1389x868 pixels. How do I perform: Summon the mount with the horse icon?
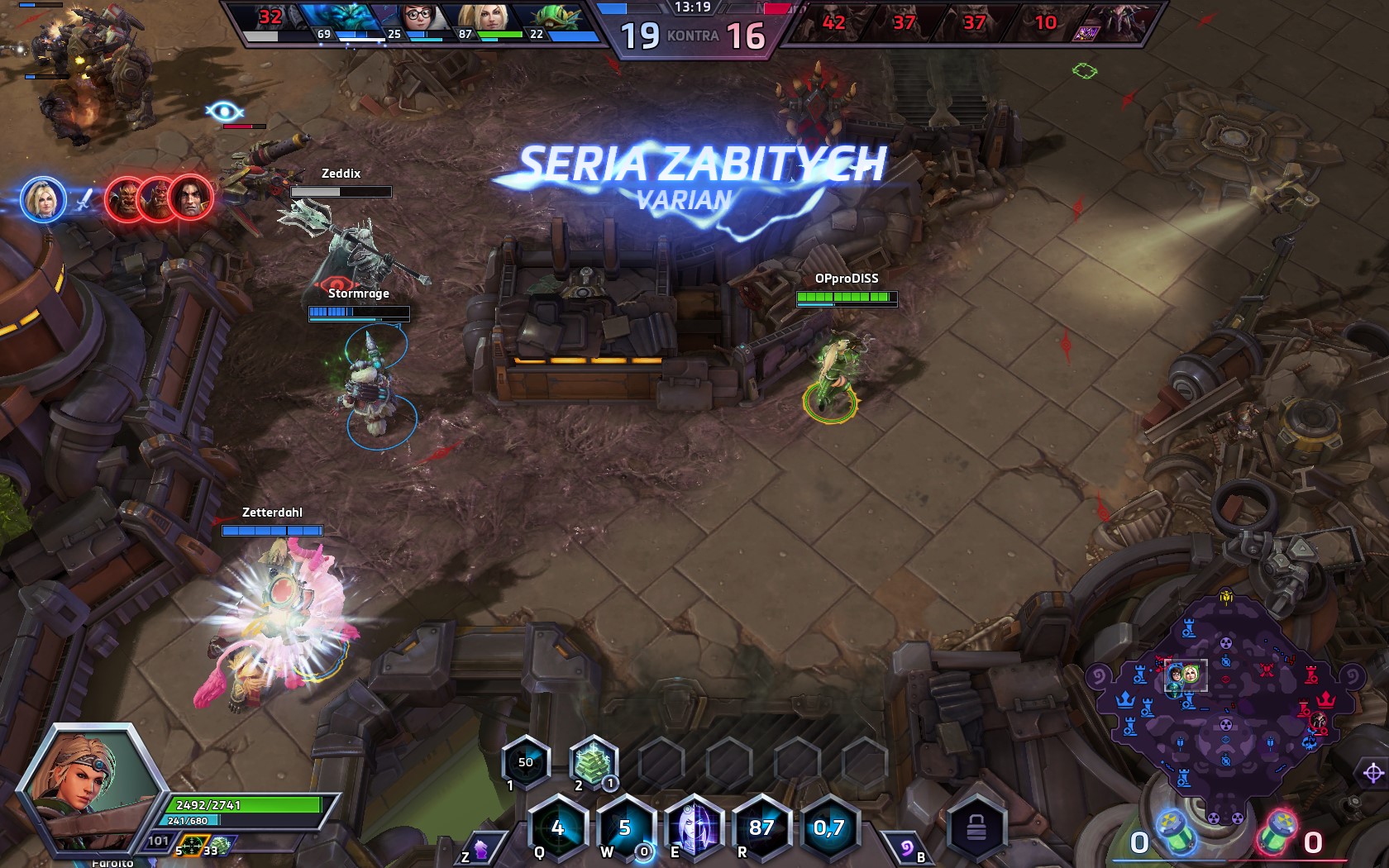coord(480,849)
